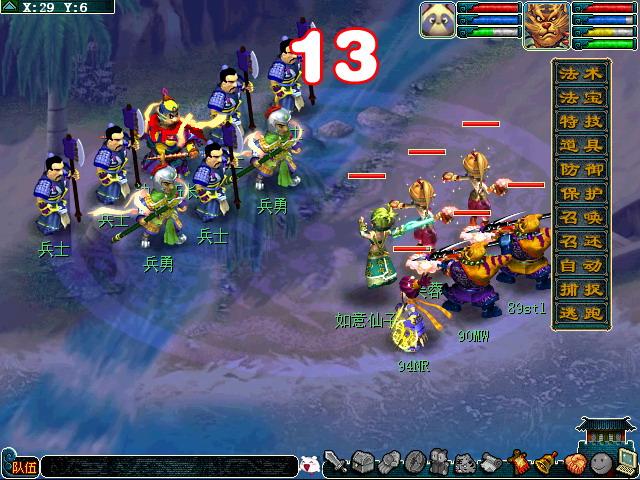Open the 法术 spell menu
Viewport: 640px width, 480px height.
581,75
